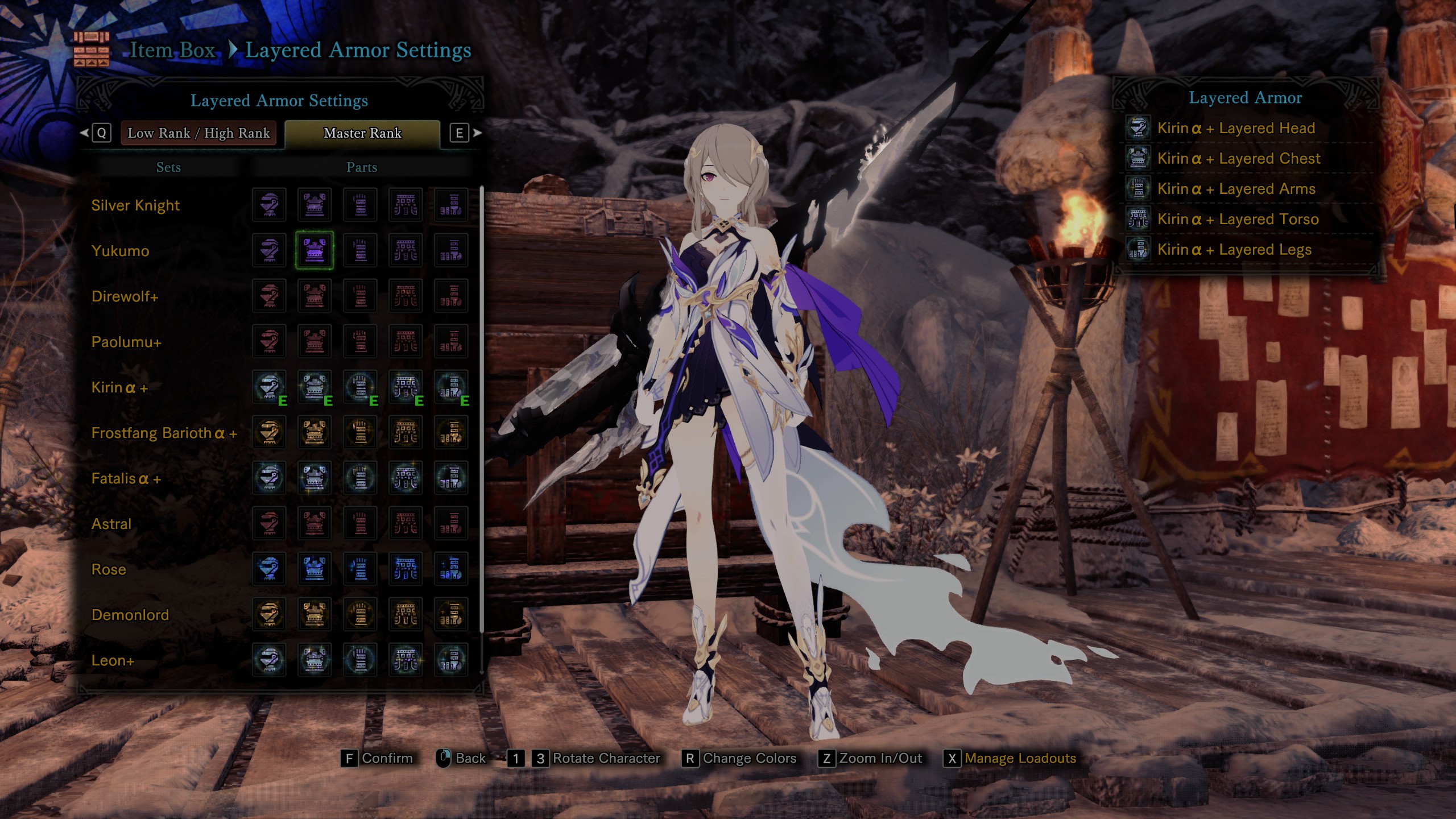Choose the Silver Knight head piece icon
This screenshot has width=1456, height=819.
tap(269, 205)
